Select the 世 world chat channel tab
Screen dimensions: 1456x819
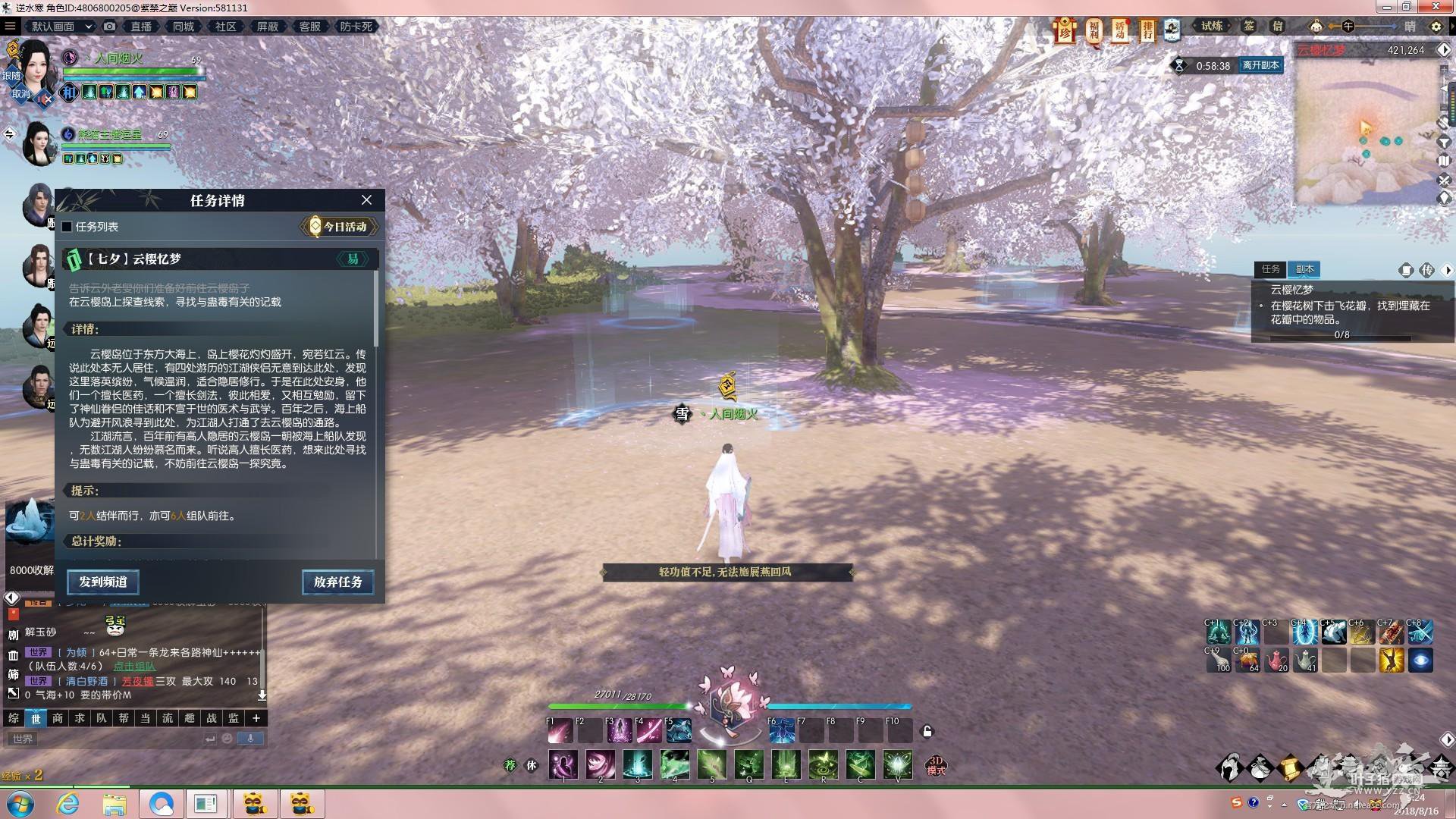point(36,718)
